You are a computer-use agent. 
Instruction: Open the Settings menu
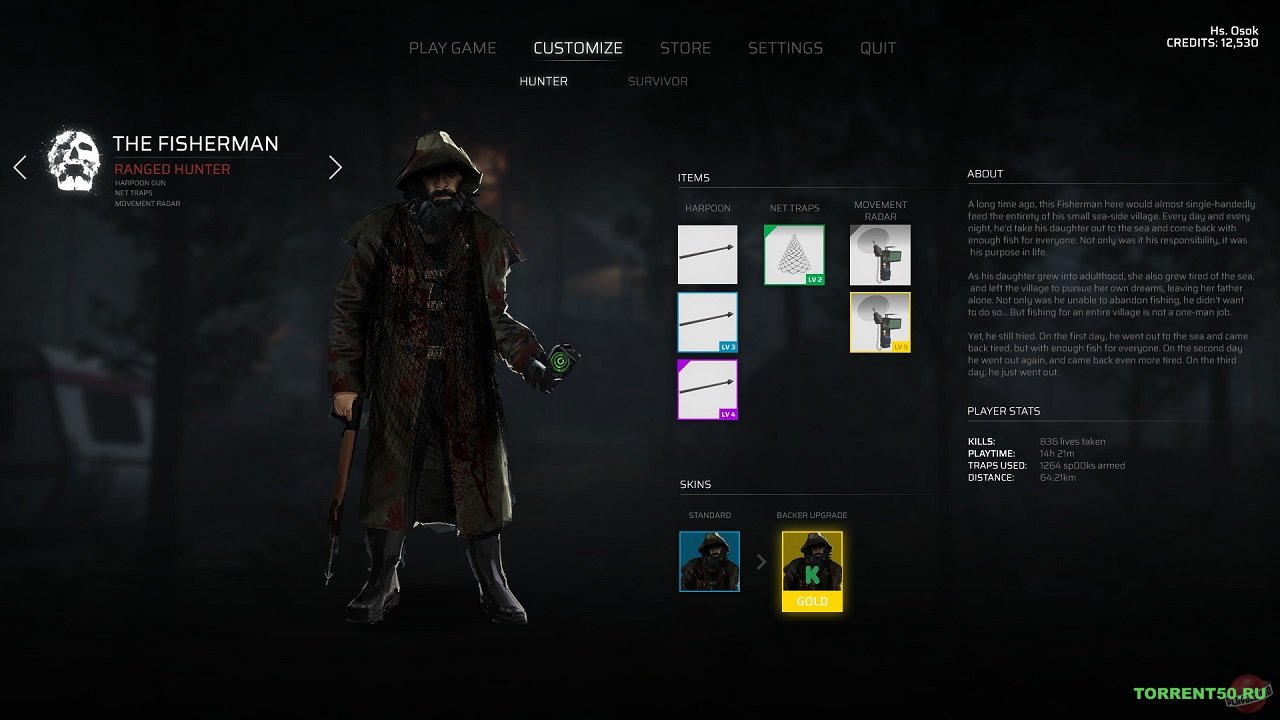785,48
